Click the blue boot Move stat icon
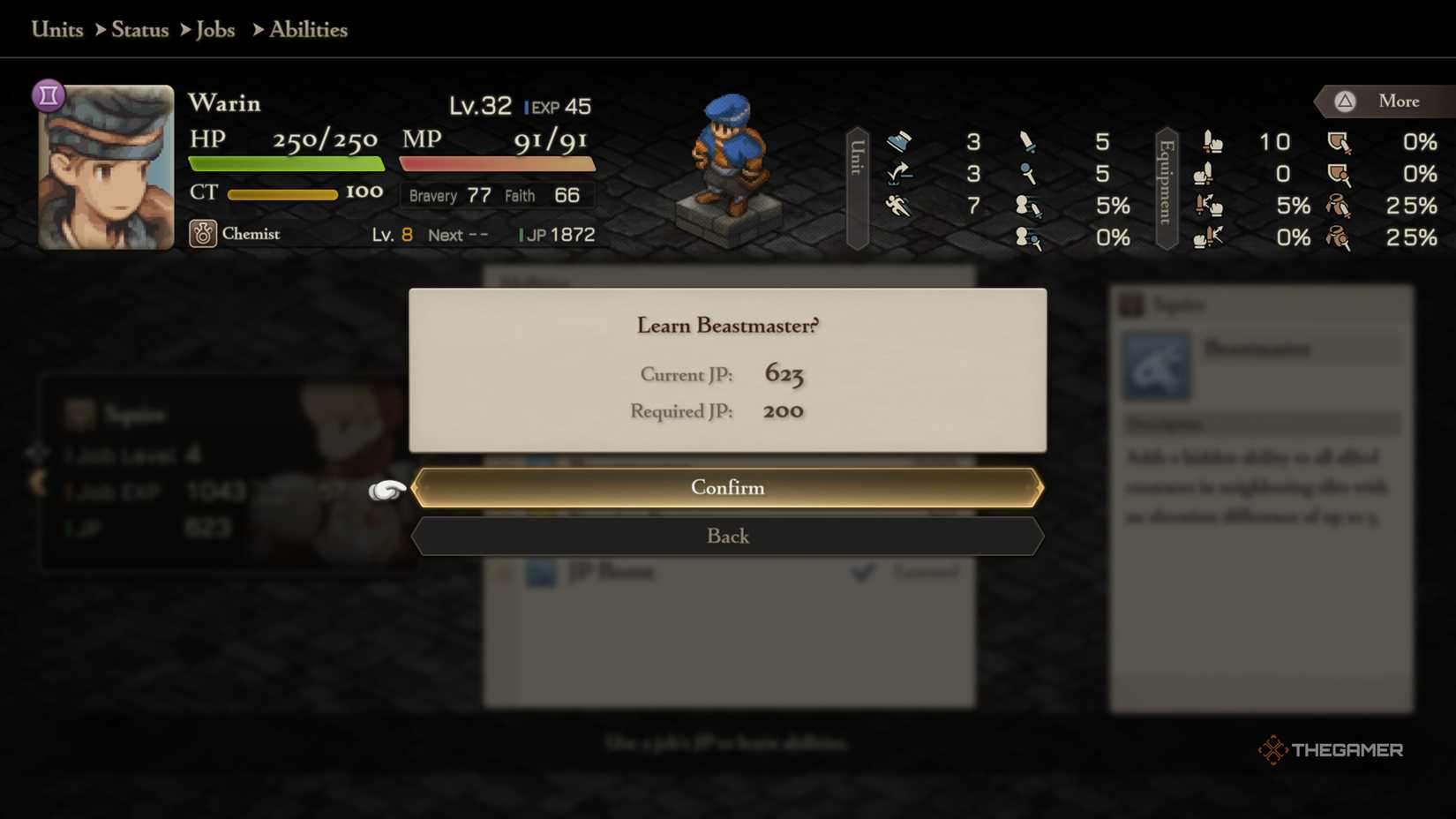1456x819 pixels. click(900, 141)
